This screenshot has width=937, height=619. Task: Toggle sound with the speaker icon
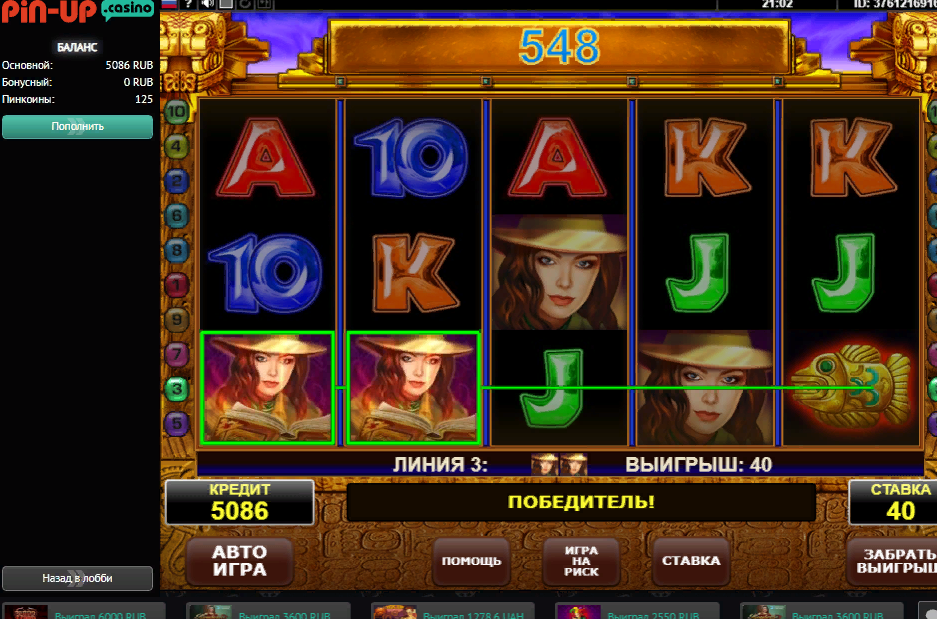207,4
